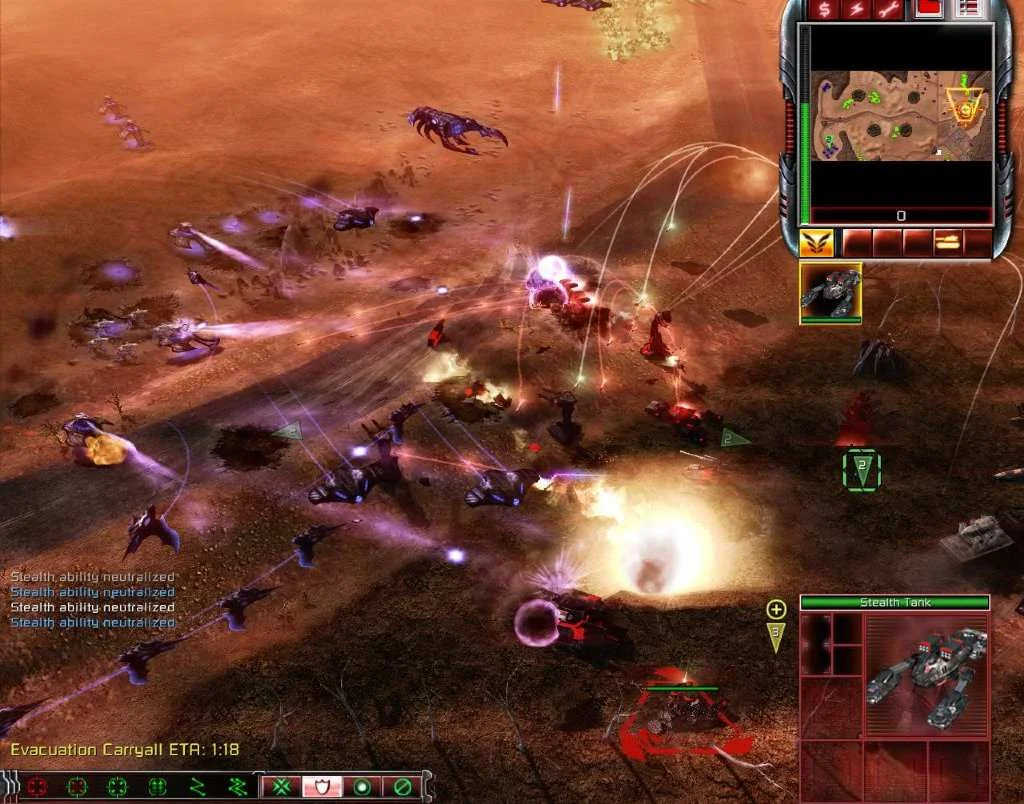Choose the shield guard stance button
The height and width of the screenshot is (804, 1024).
click(322, 787)
